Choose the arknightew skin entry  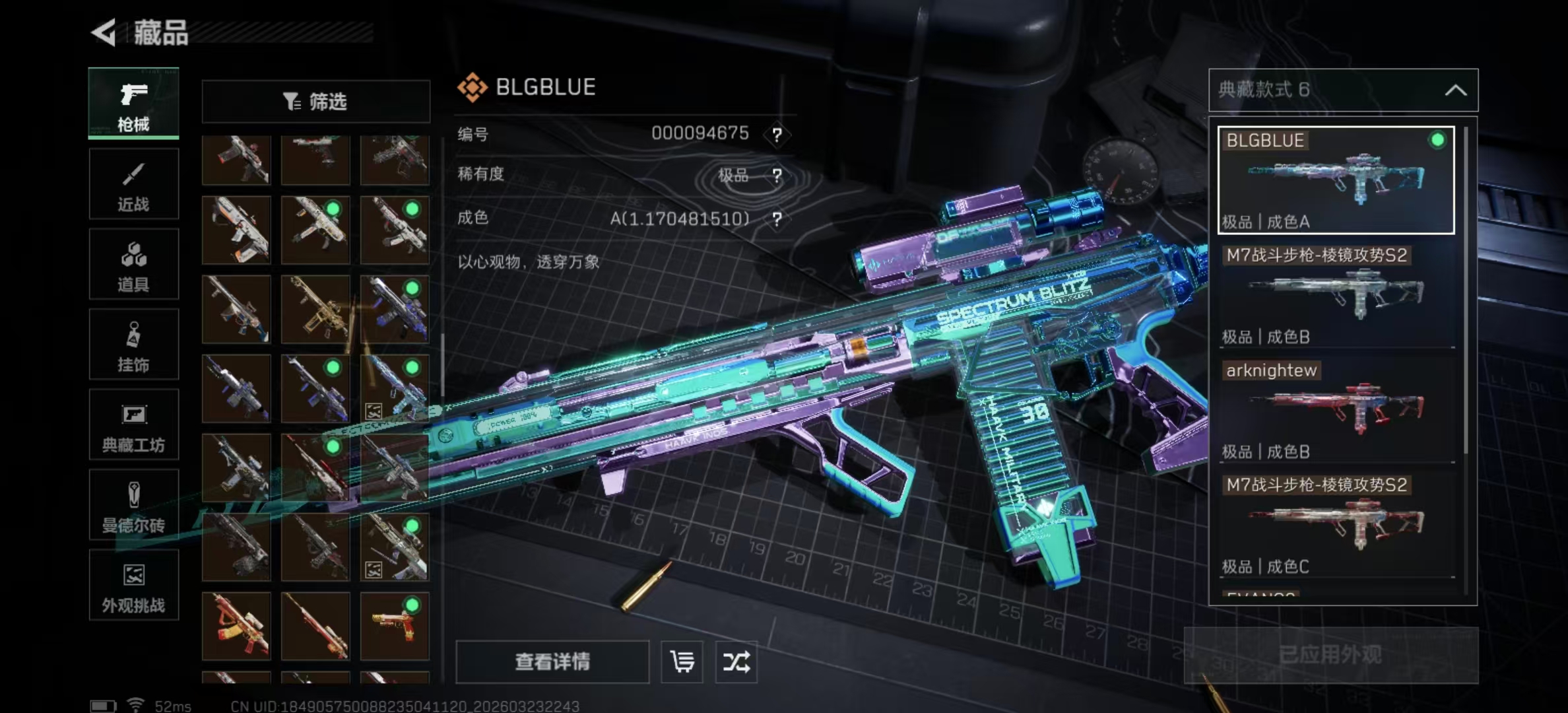pyautogui.click(x=1336, y=410)
